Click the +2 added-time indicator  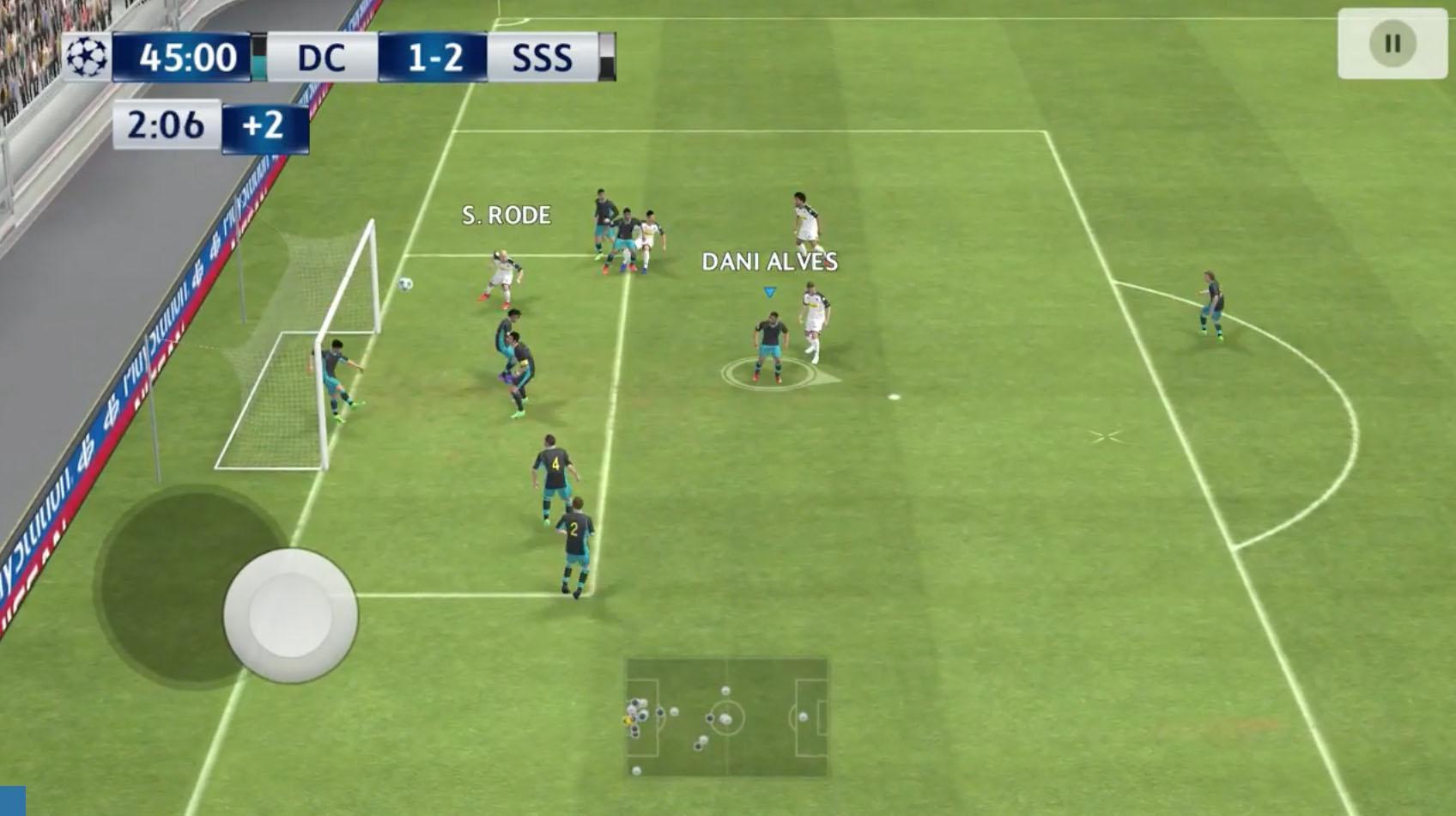point(264,126)
